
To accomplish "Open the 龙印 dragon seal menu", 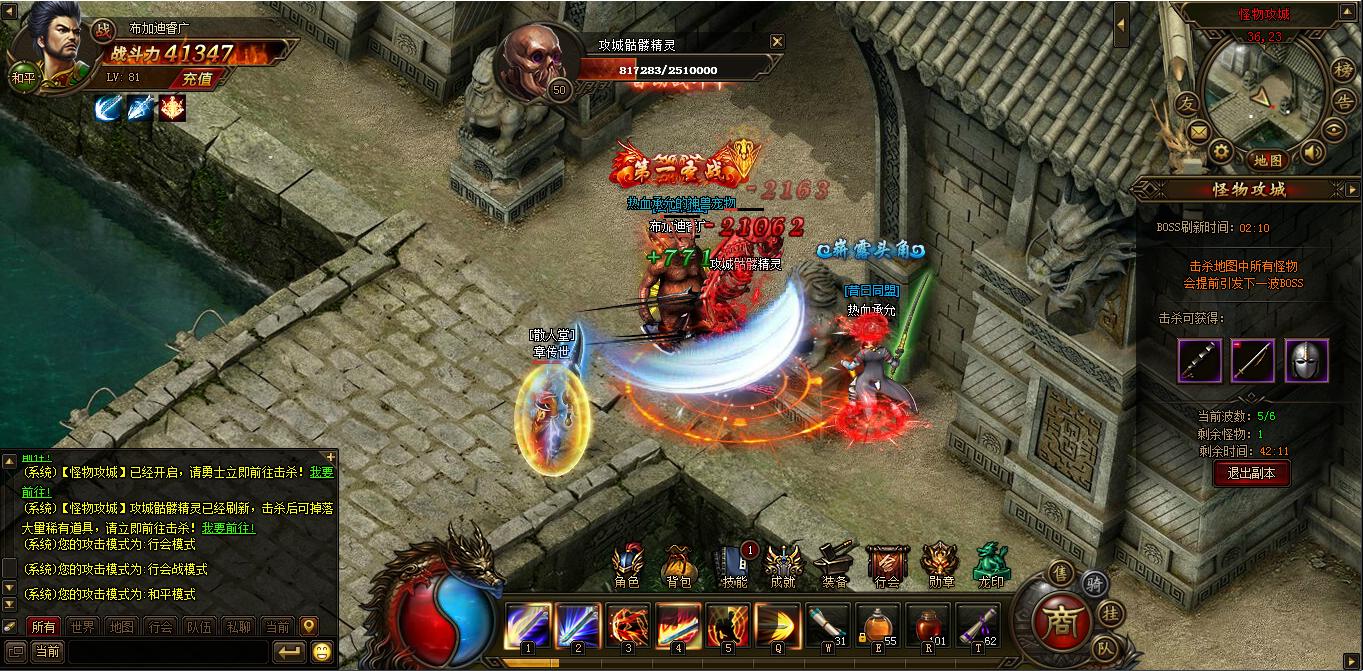I will pyautogui.click(x=990, y=567).
